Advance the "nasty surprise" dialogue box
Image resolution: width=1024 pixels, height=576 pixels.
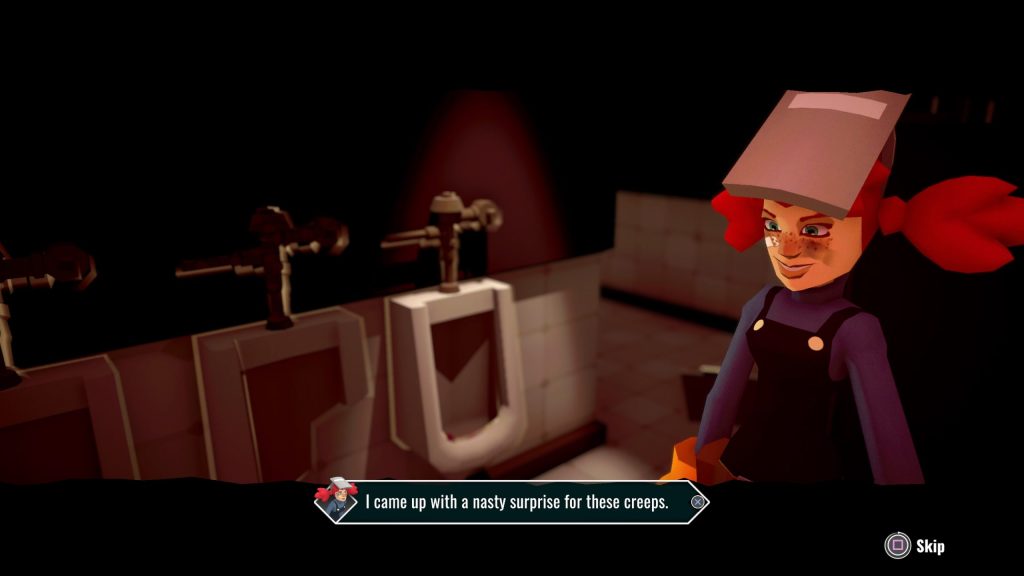[x=697, y=502]
